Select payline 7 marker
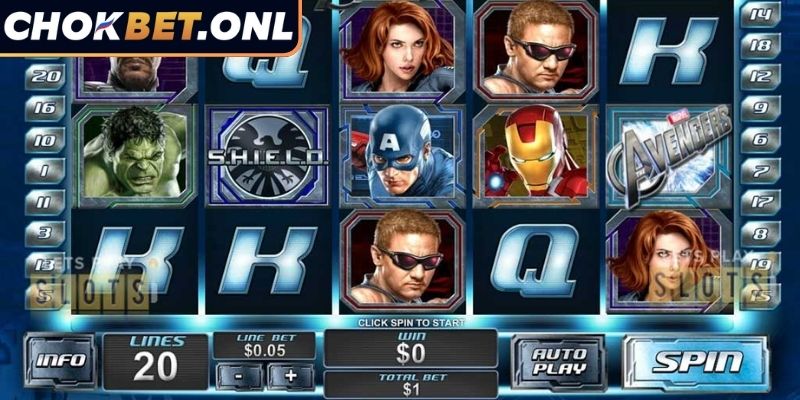Screen dimensions: 800x400 coord(762,171)
